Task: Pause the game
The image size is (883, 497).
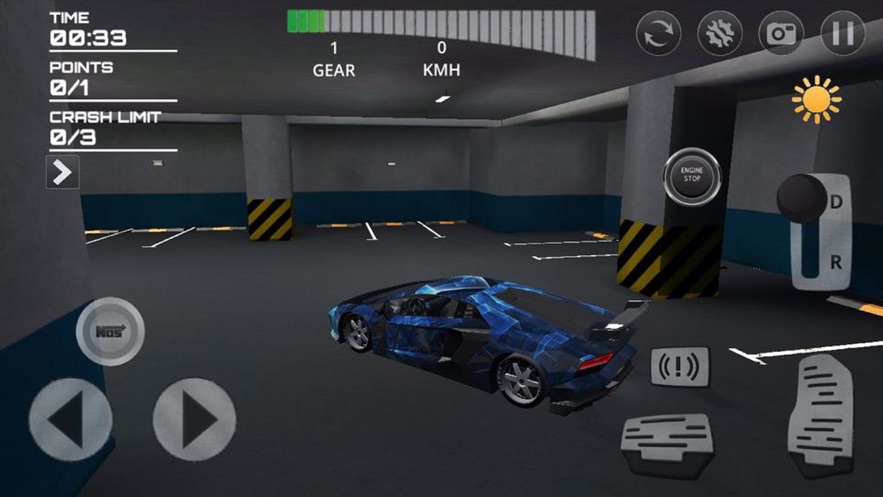Action: coord(842,34)
